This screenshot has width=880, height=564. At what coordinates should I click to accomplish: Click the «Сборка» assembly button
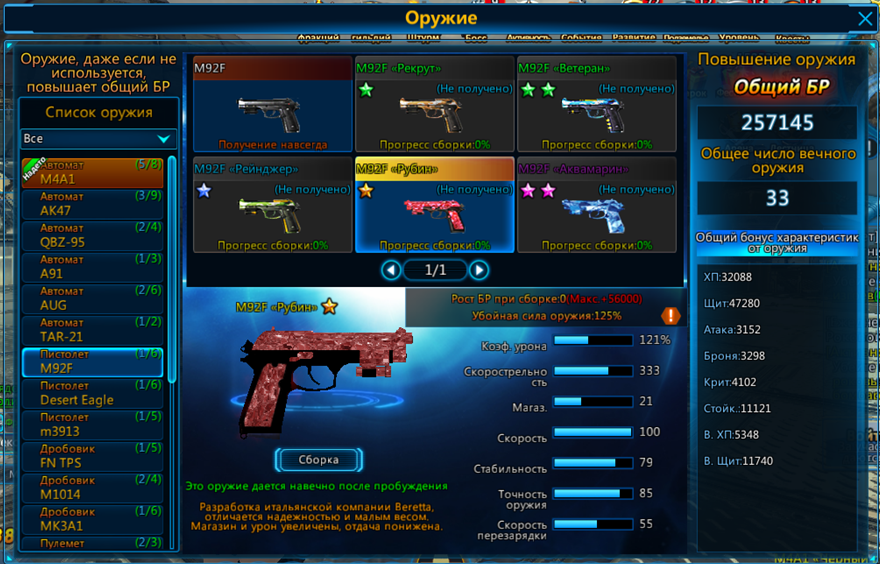[x=318, y=460]
